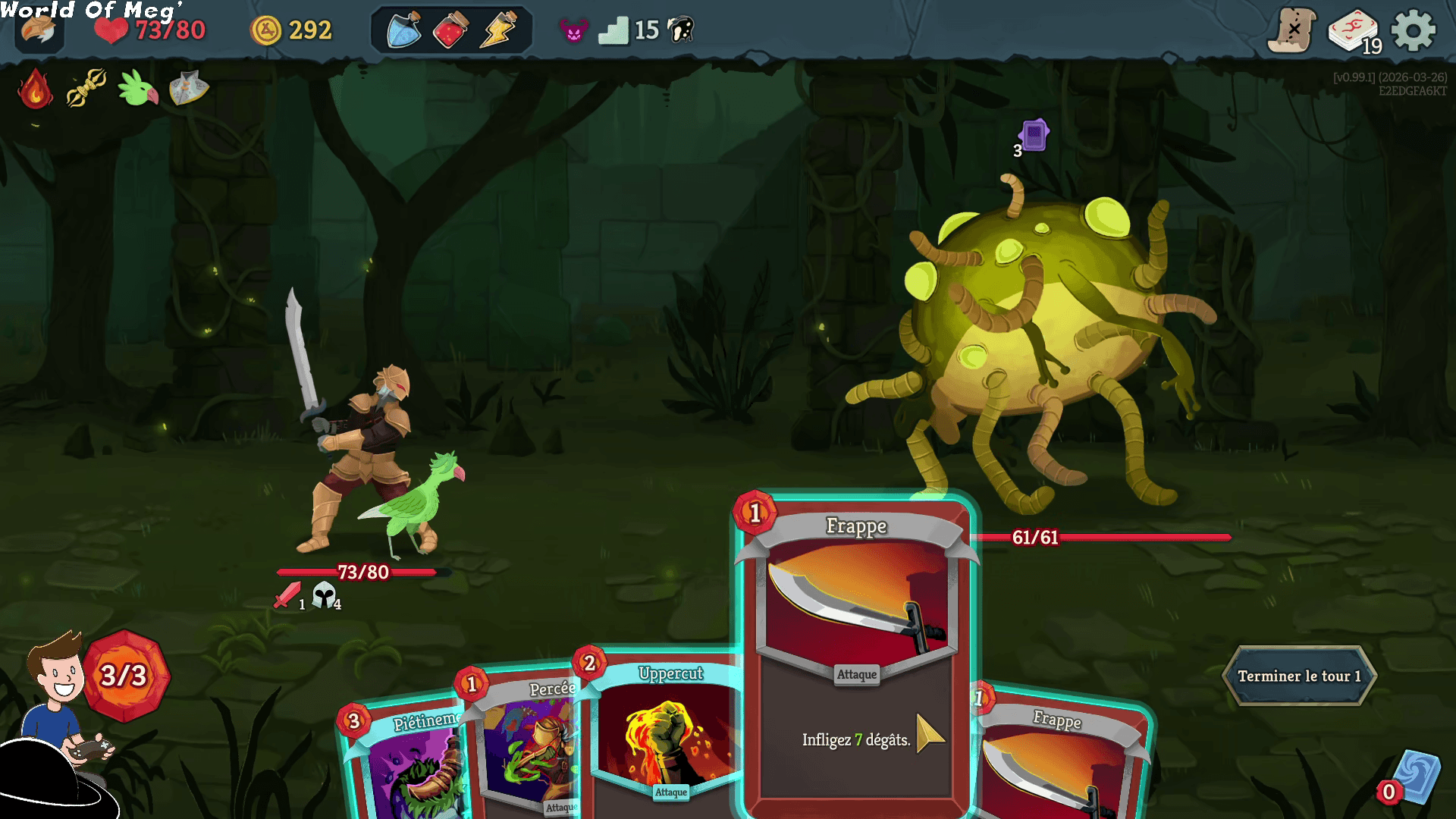Screen dimensions: 1456x819
Task: Click the boss icon beside floor 15
Action: click(x=681, y=30)
